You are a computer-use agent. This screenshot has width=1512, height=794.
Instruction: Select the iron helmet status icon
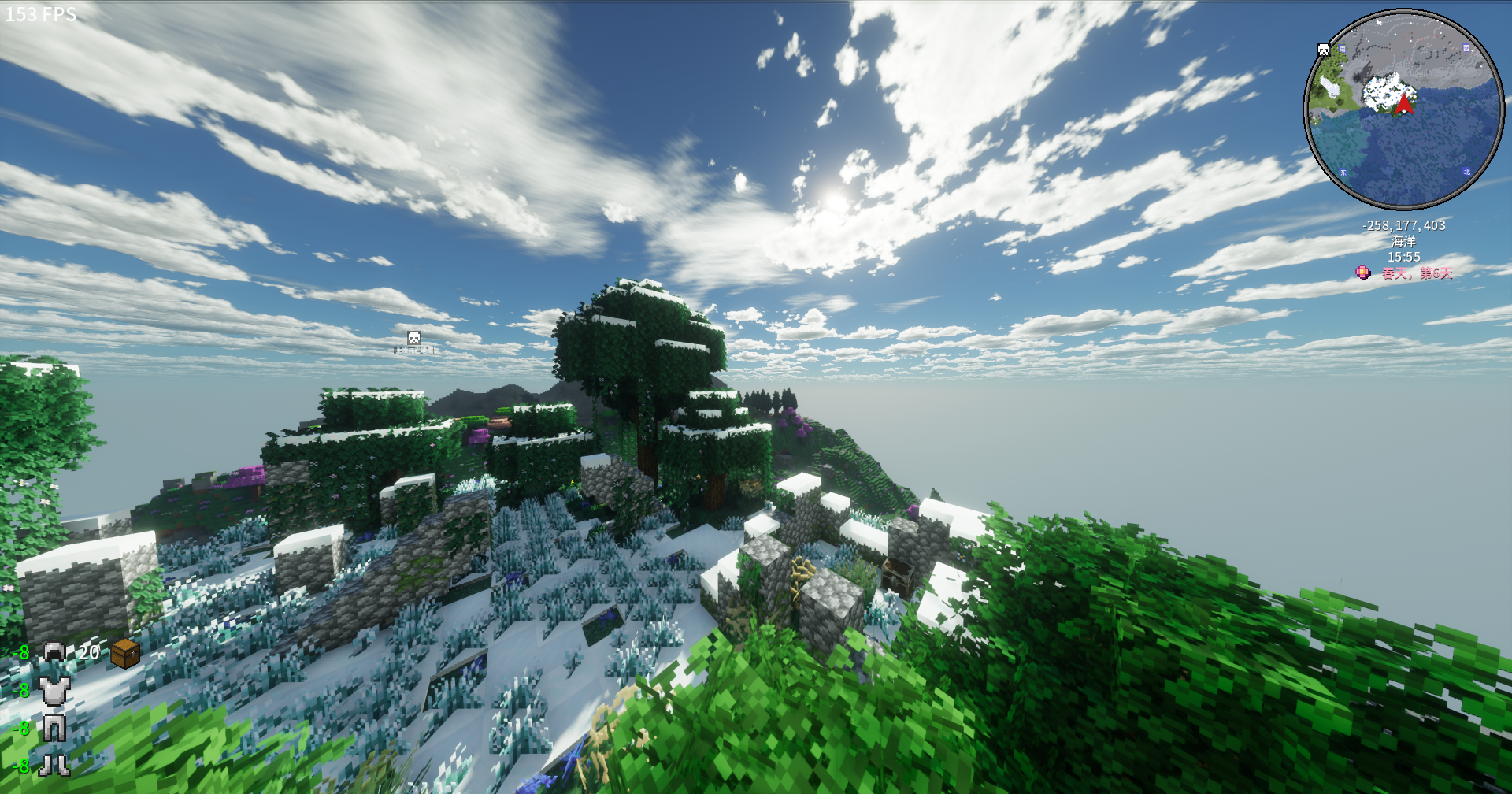(54, 651)
